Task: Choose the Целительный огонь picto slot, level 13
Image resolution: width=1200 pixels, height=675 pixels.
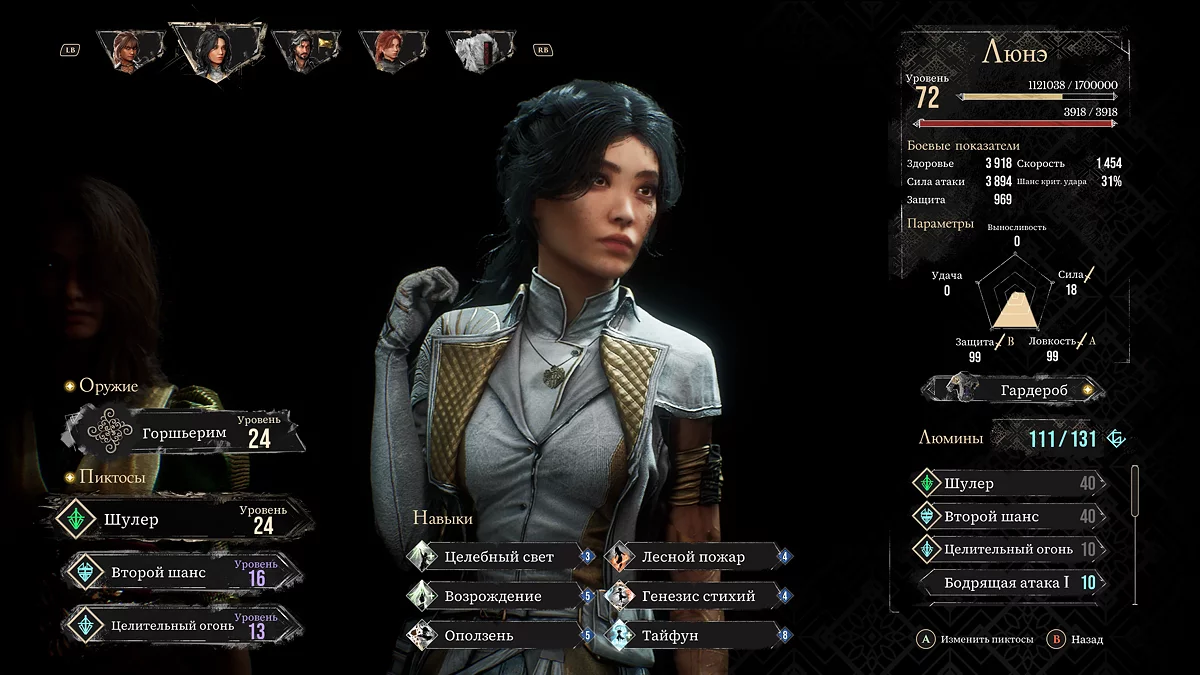Action: [x=178, y=625]
